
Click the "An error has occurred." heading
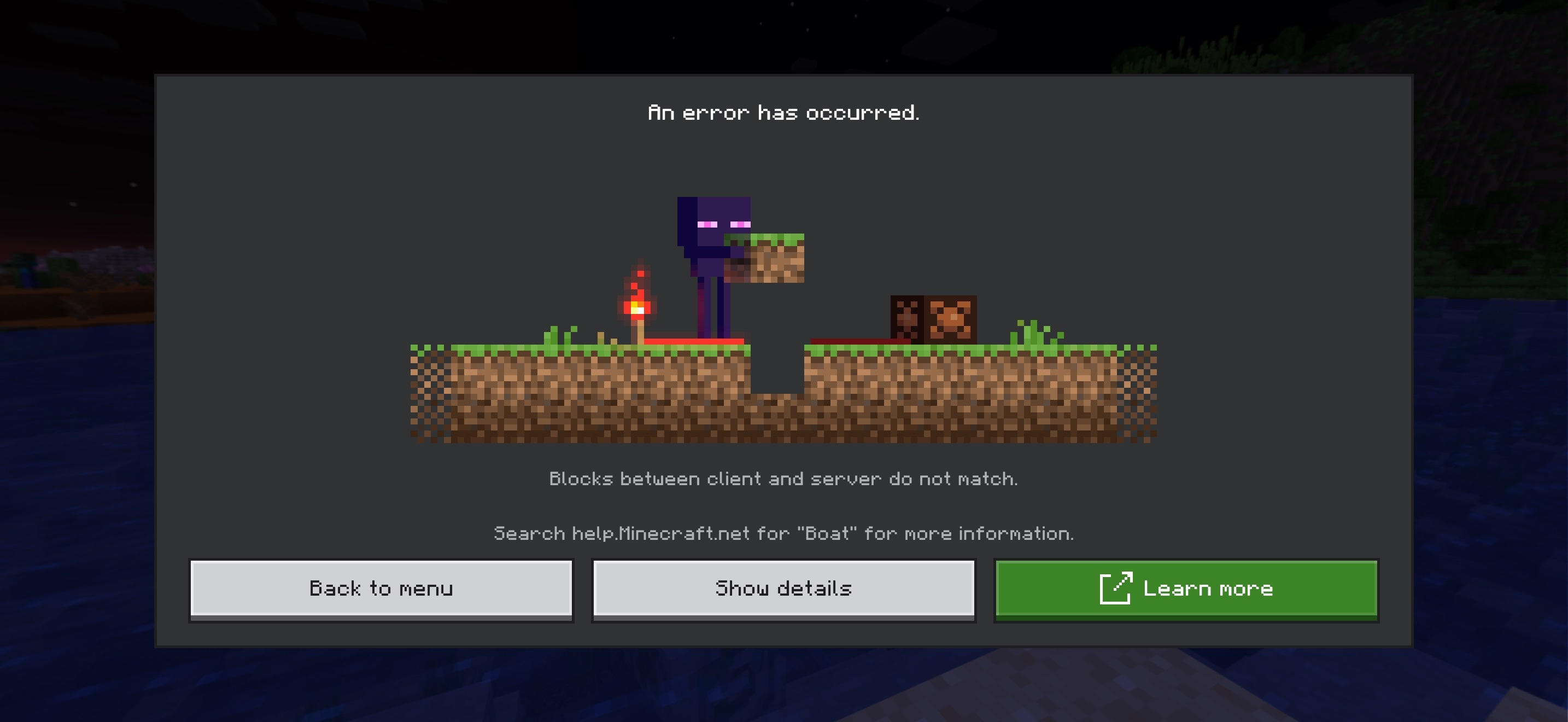point(783,112)
